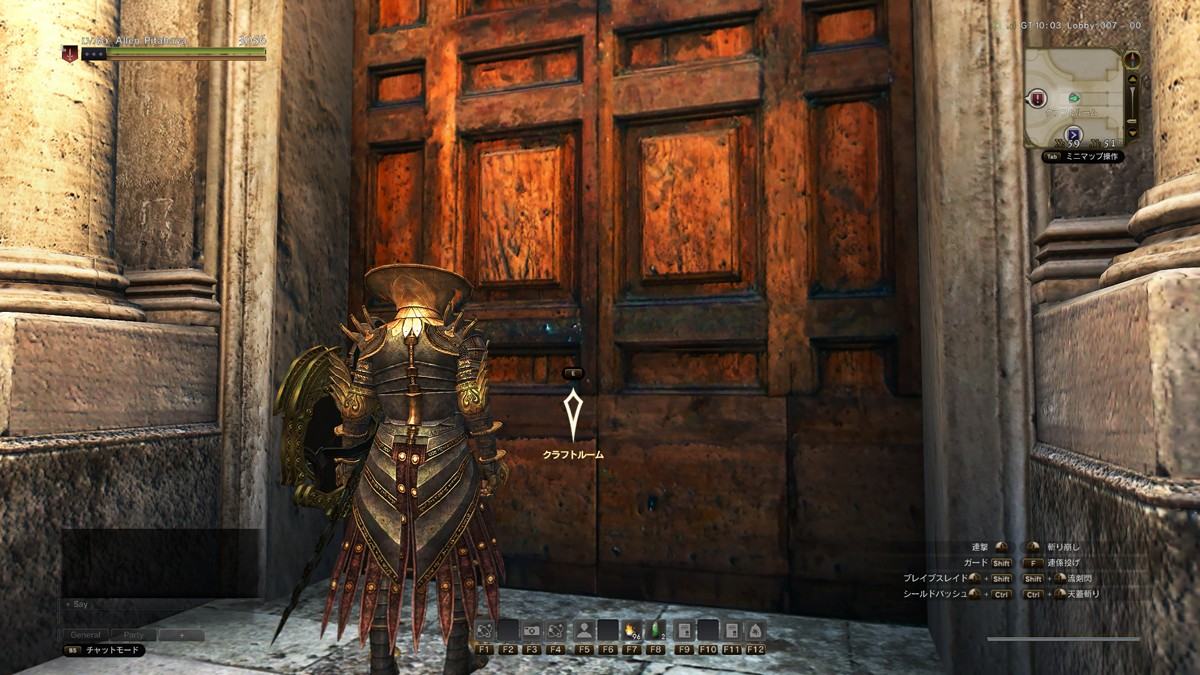Image resolution: width=1200 pixels, height=675 pixels.
Task: Open the character silhouette hotbar slot
Action: 584,631
